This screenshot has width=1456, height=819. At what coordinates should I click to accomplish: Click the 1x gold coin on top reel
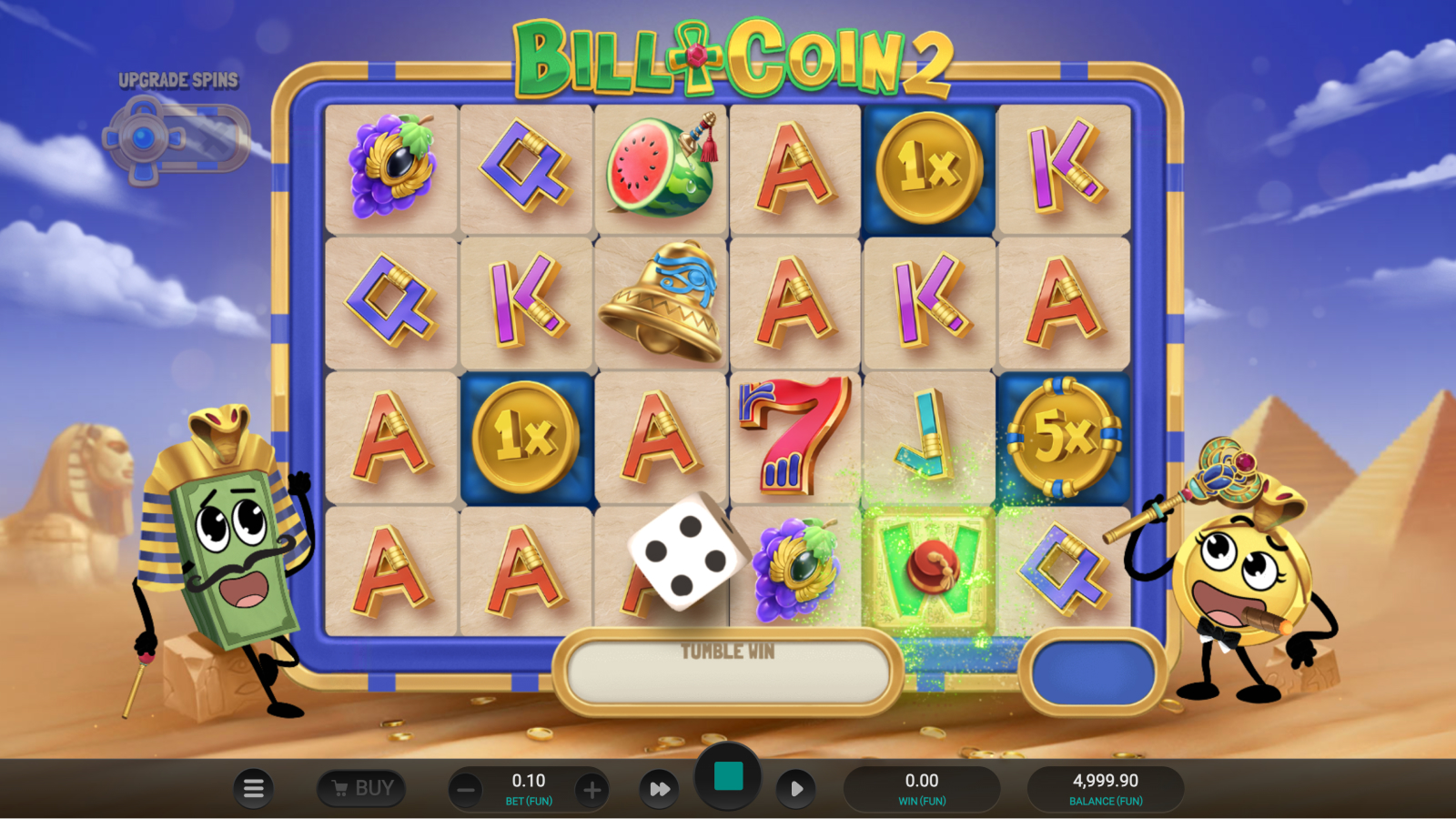click(929, 167)
